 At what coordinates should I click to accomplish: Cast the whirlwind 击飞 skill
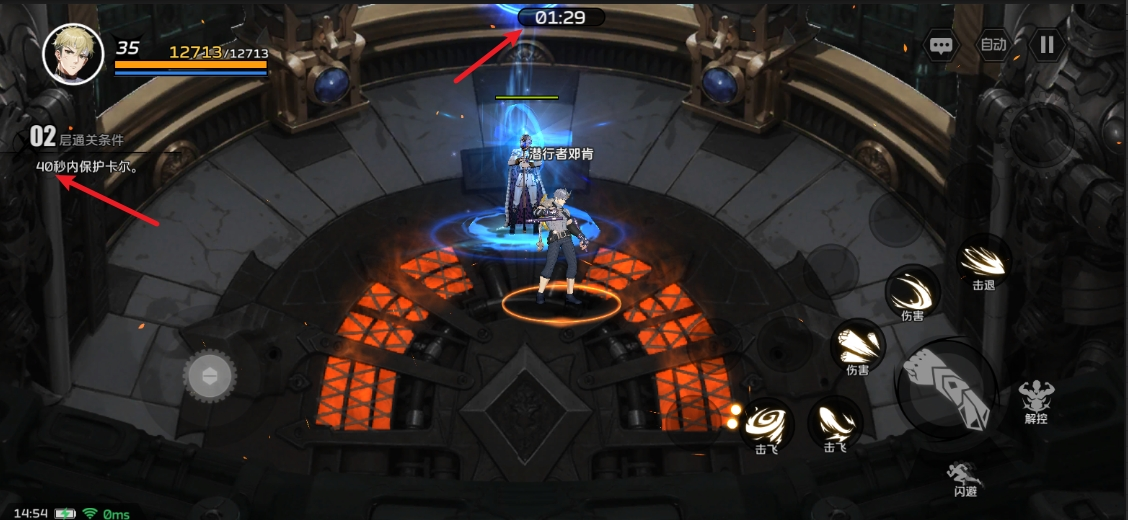(x=769, y=422)
